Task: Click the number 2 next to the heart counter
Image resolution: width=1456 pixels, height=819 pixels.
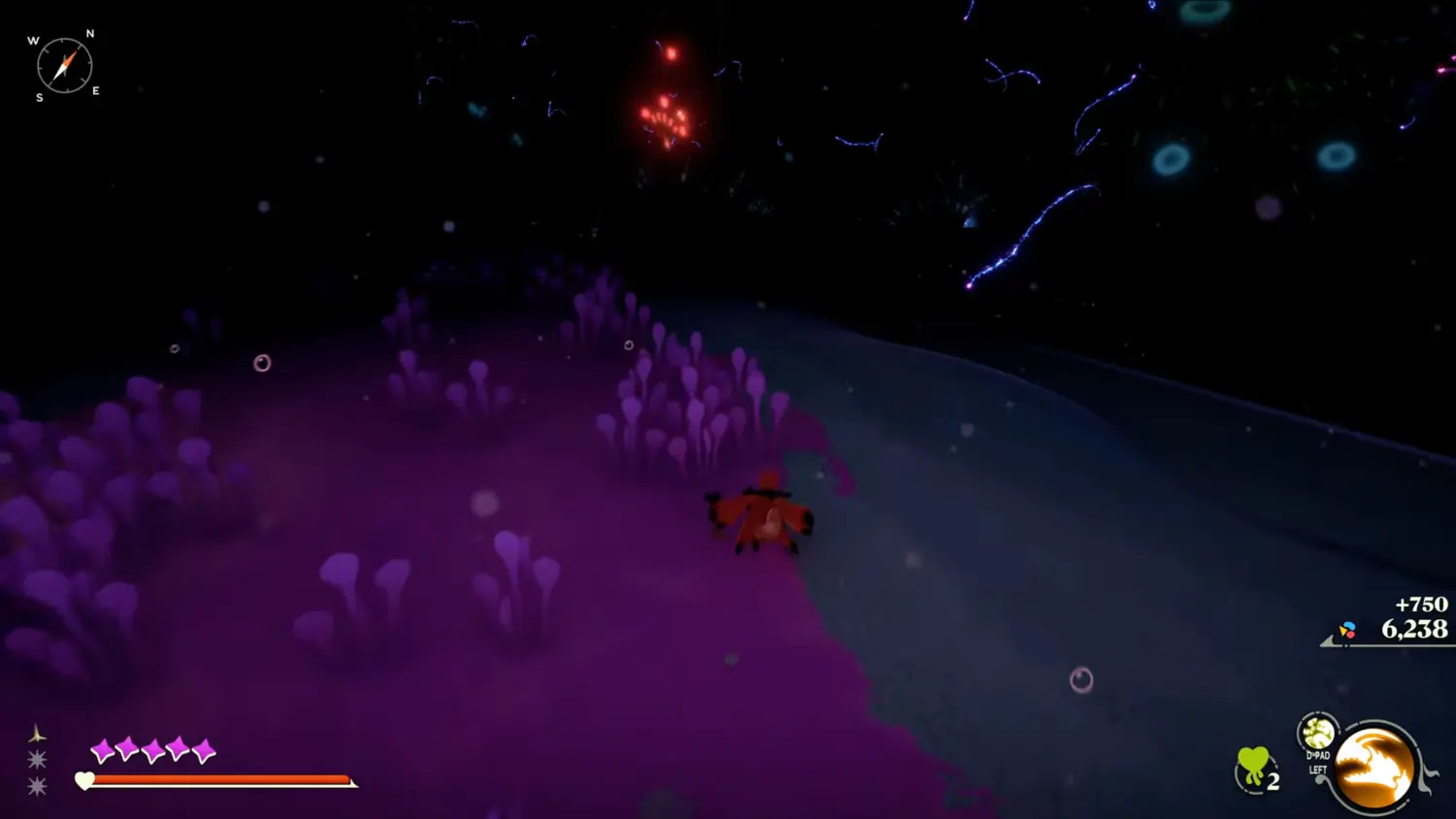Action: point(1274,780)
